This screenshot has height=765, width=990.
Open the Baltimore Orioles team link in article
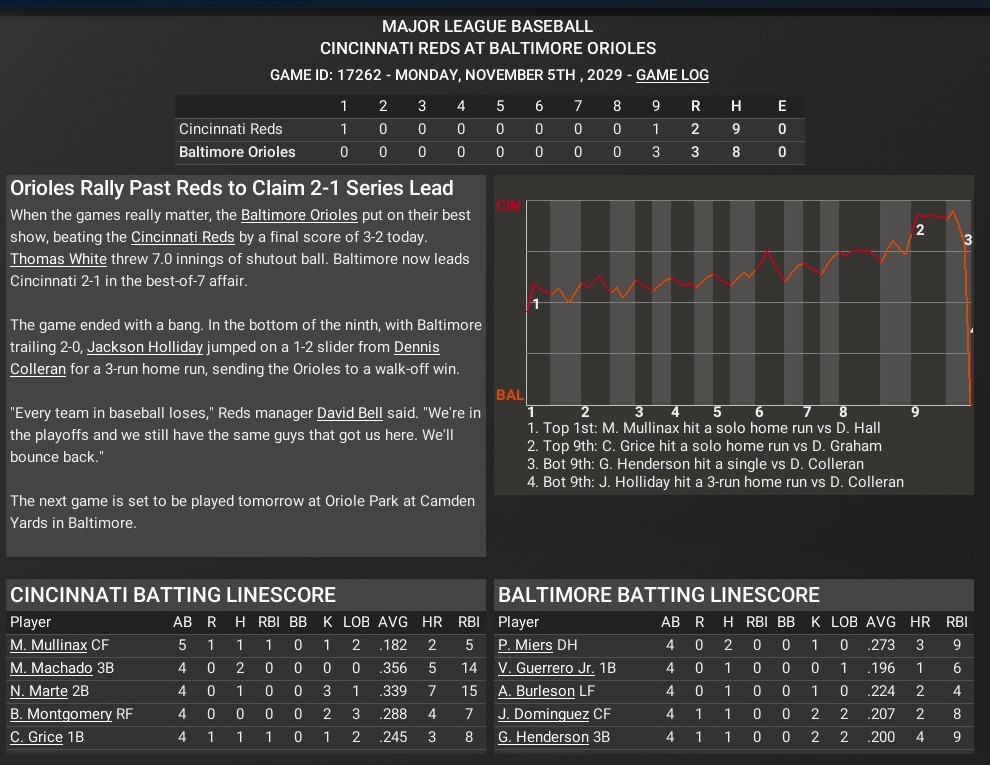pos(299,215)
